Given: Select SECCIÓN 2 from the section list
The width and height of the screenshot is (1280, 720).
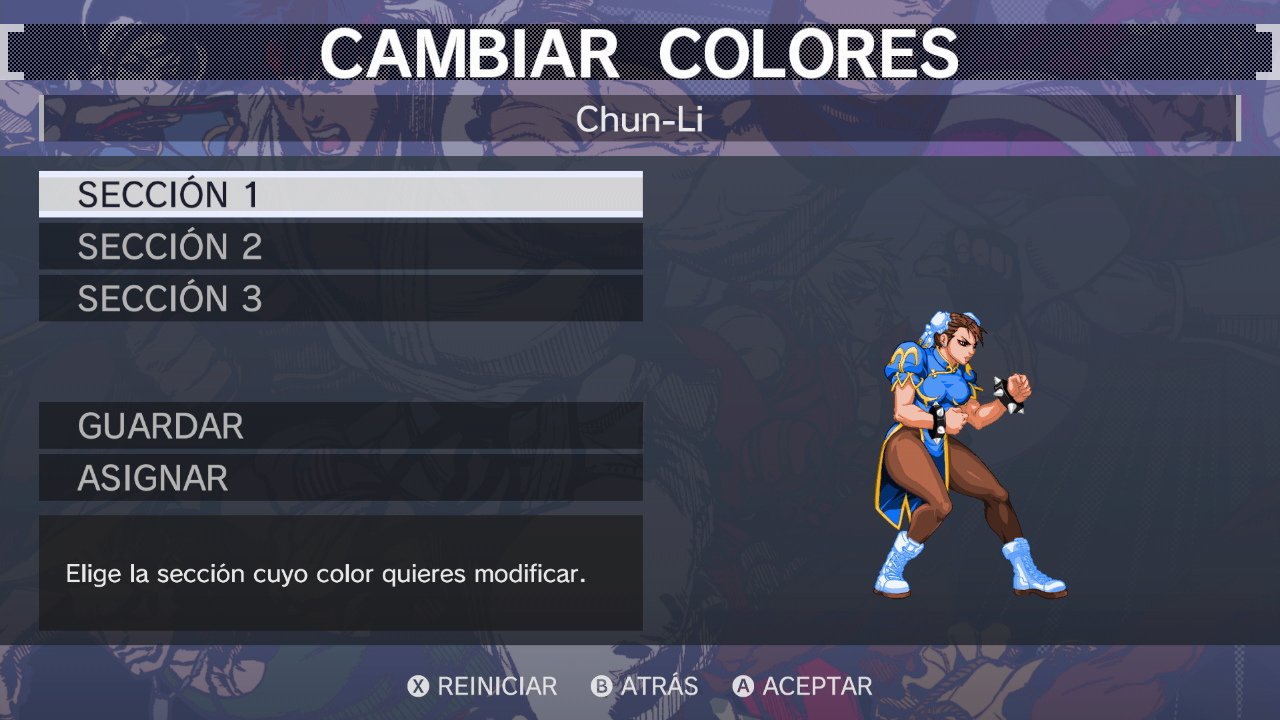Looking at the screenshot, I should tap(340, 246).
